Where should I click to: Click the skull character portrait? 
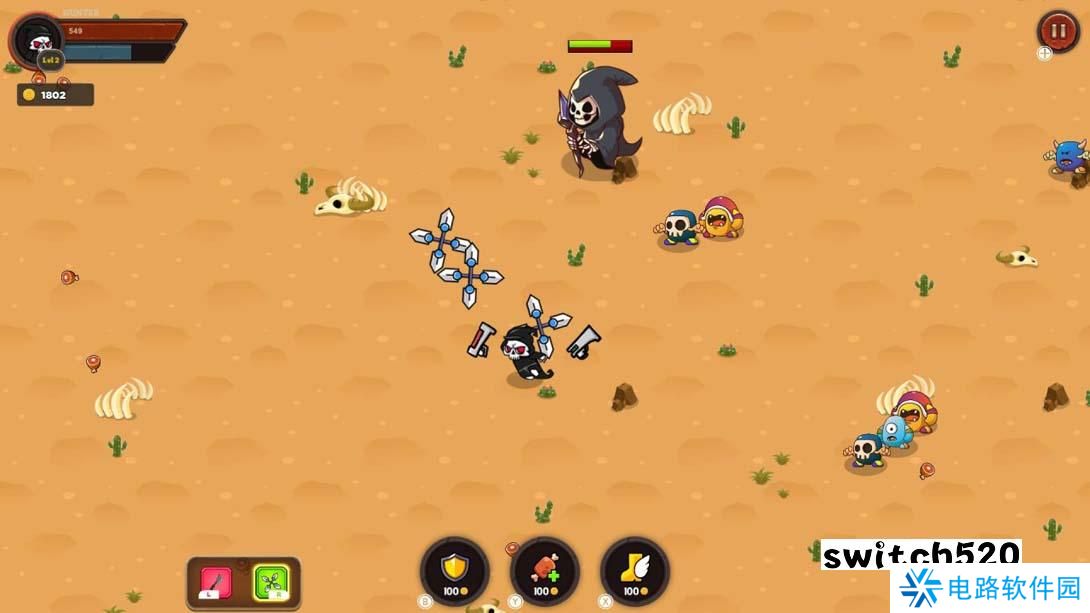[39, 42]
